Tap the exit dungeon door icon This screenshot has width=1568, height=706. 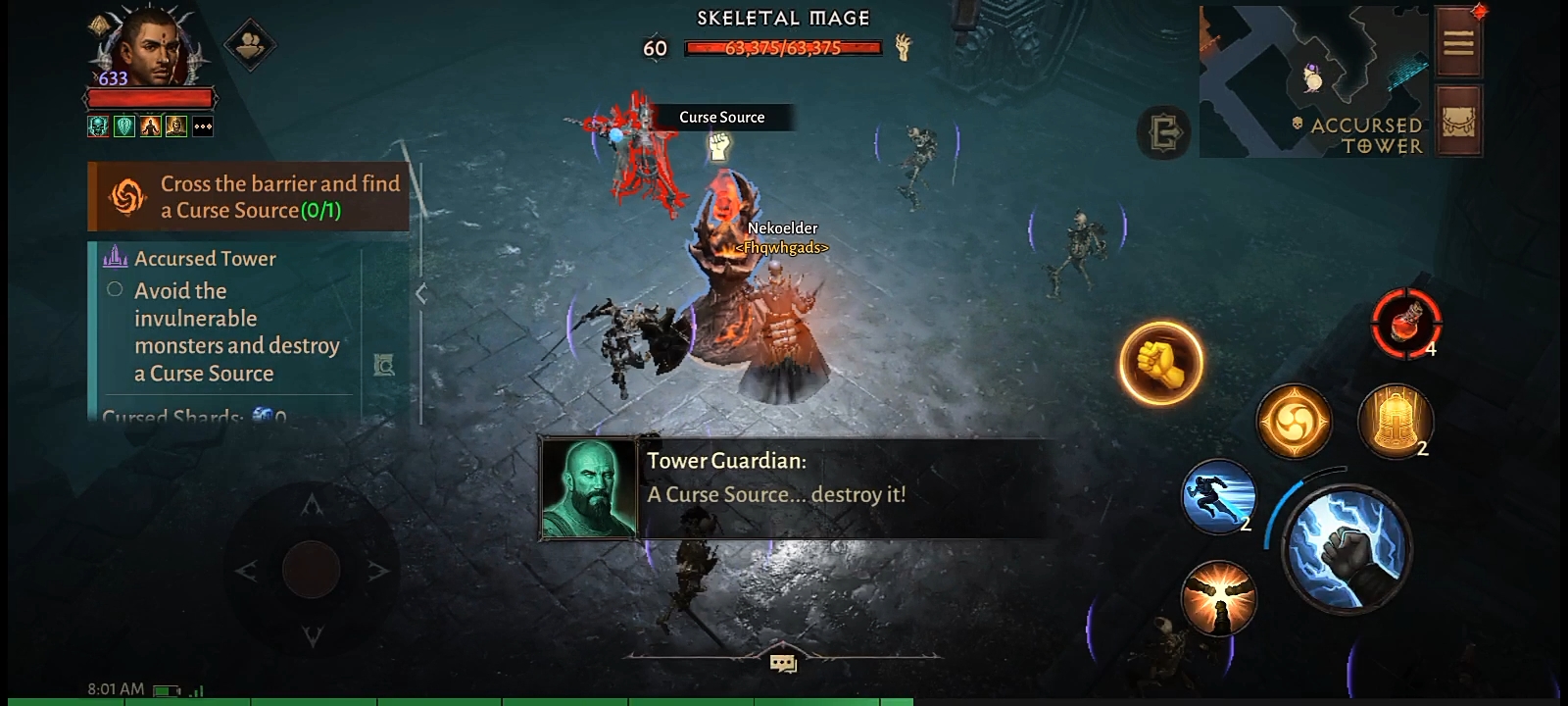tap(1164, 131)
